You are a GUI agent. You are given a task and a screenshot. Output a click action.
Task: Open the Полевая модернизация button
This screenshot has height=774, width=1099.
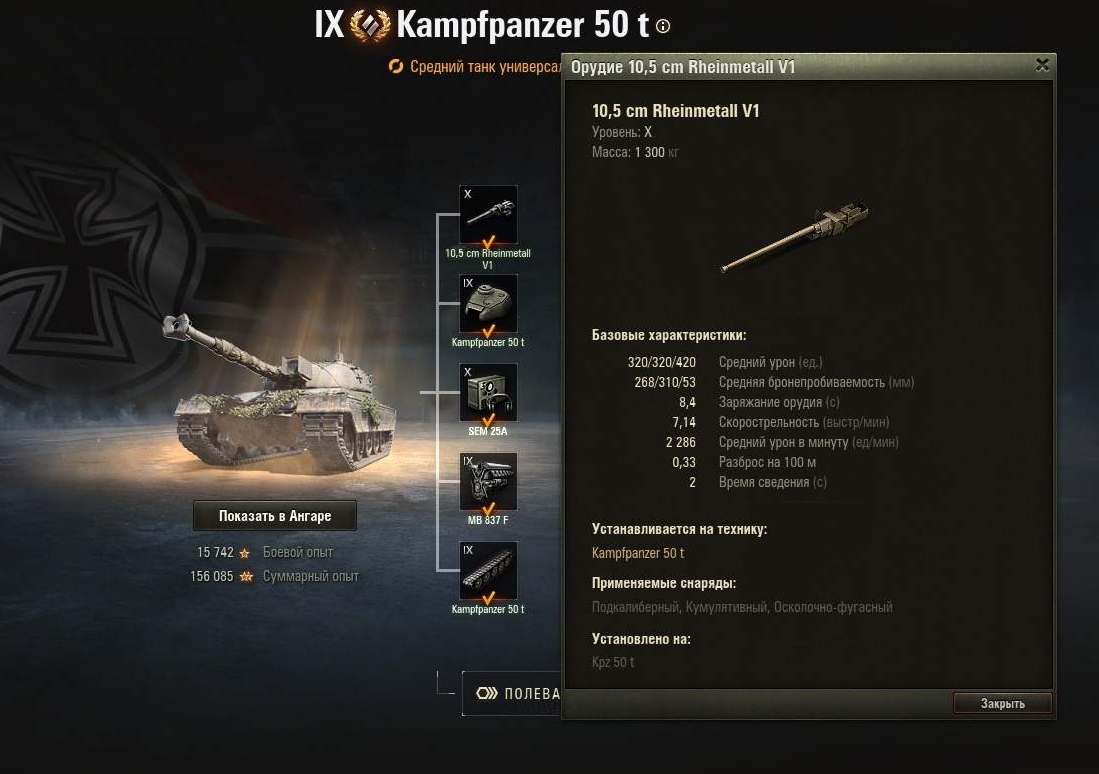[x=512, y=693]
